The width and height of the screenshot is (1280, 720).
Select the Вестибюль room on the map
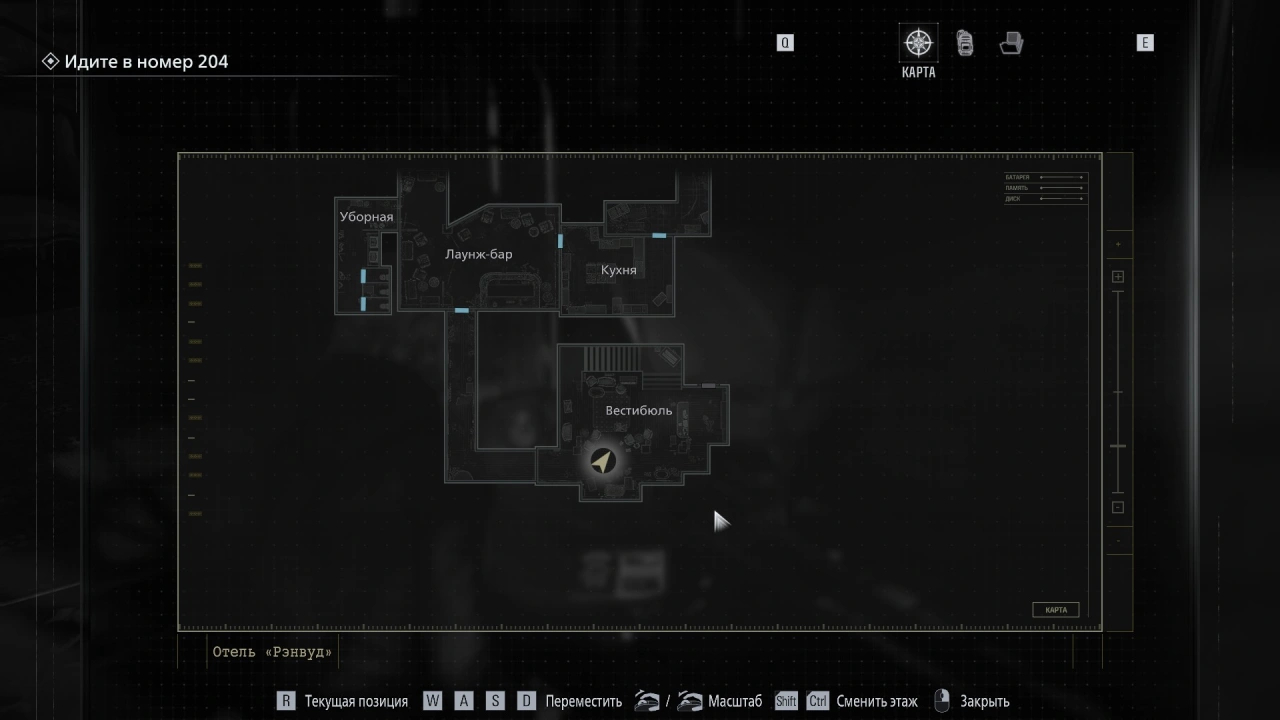(x=638, y=411)
